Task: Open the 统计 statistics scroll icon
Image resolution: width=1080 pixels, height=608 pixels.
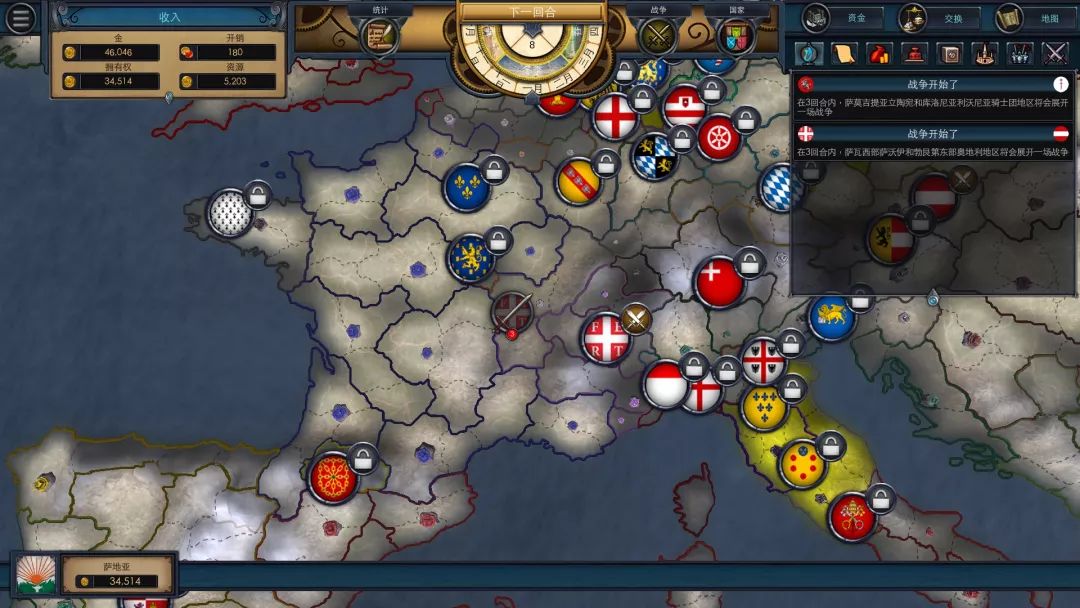Action: coord(379,34)
